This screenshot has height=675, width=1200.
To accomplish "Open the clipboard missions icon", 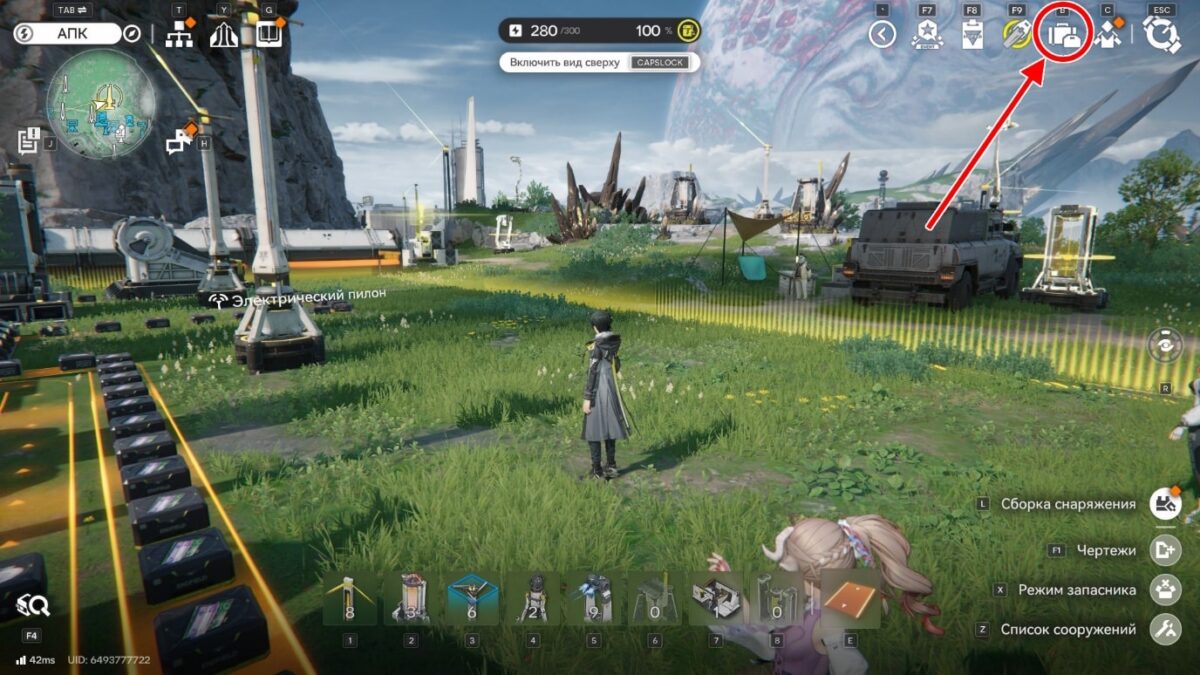I will [970, 35].
